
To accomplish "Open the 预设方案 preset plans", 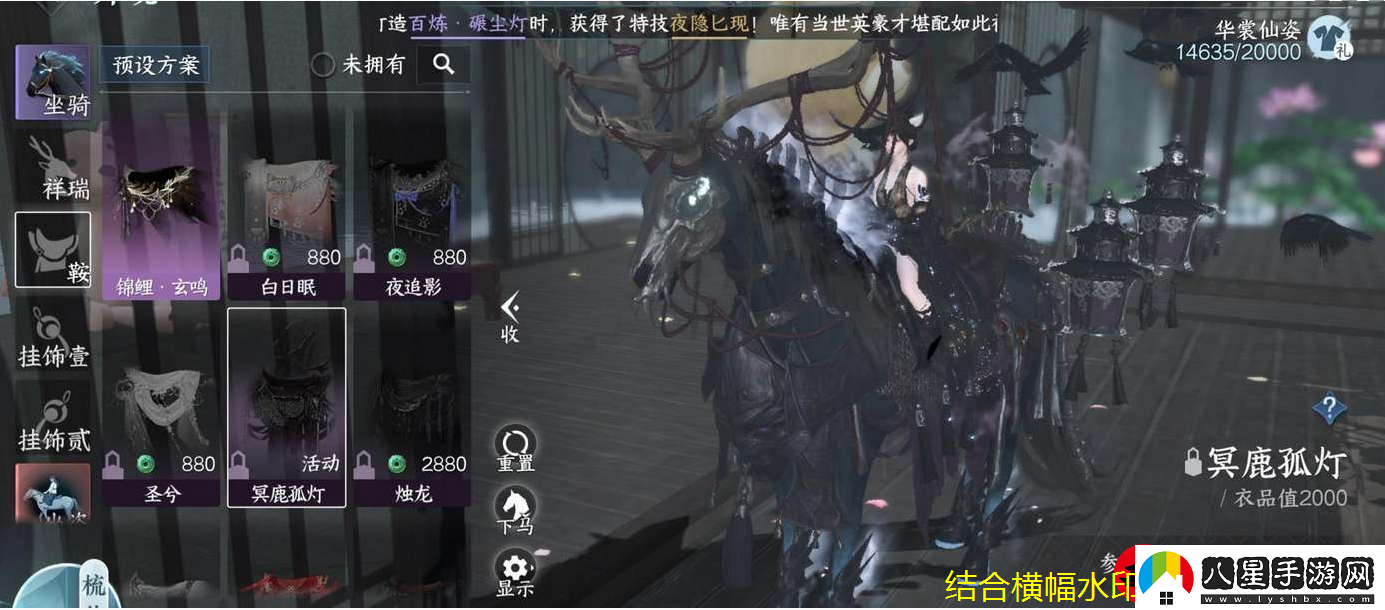I will [155, 65].
